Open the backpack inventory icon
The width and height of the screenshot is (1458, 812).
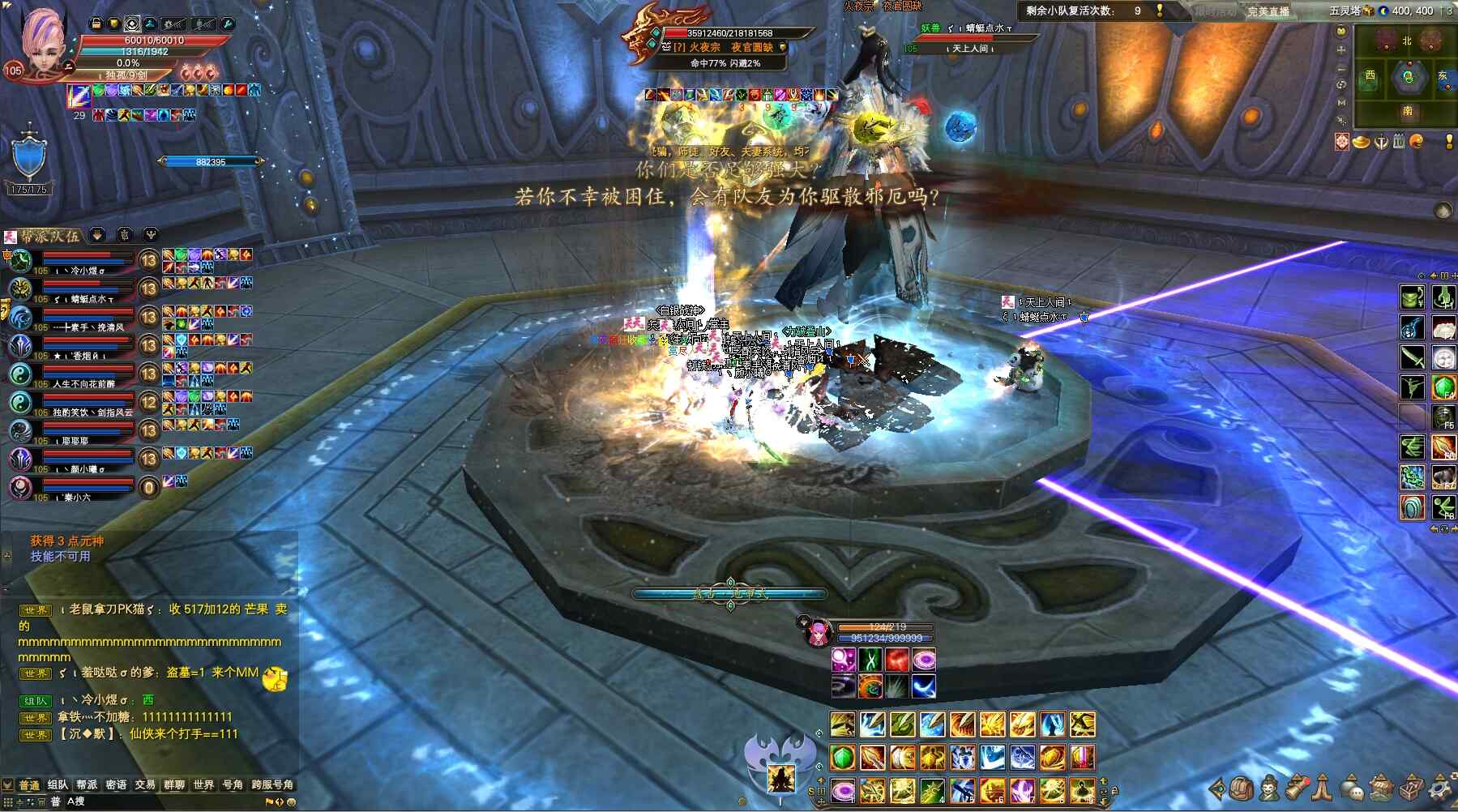pyautogui.click(x=1242, y=787)
